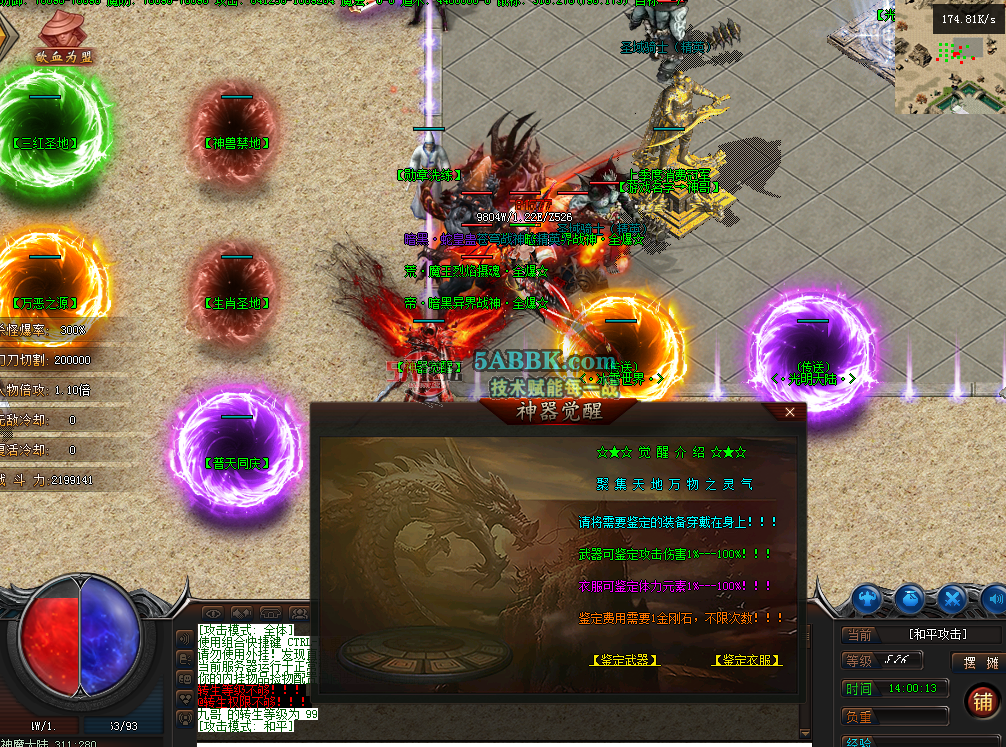
Task: Open the character icon with muscular figure
Action: pos(868,599)
